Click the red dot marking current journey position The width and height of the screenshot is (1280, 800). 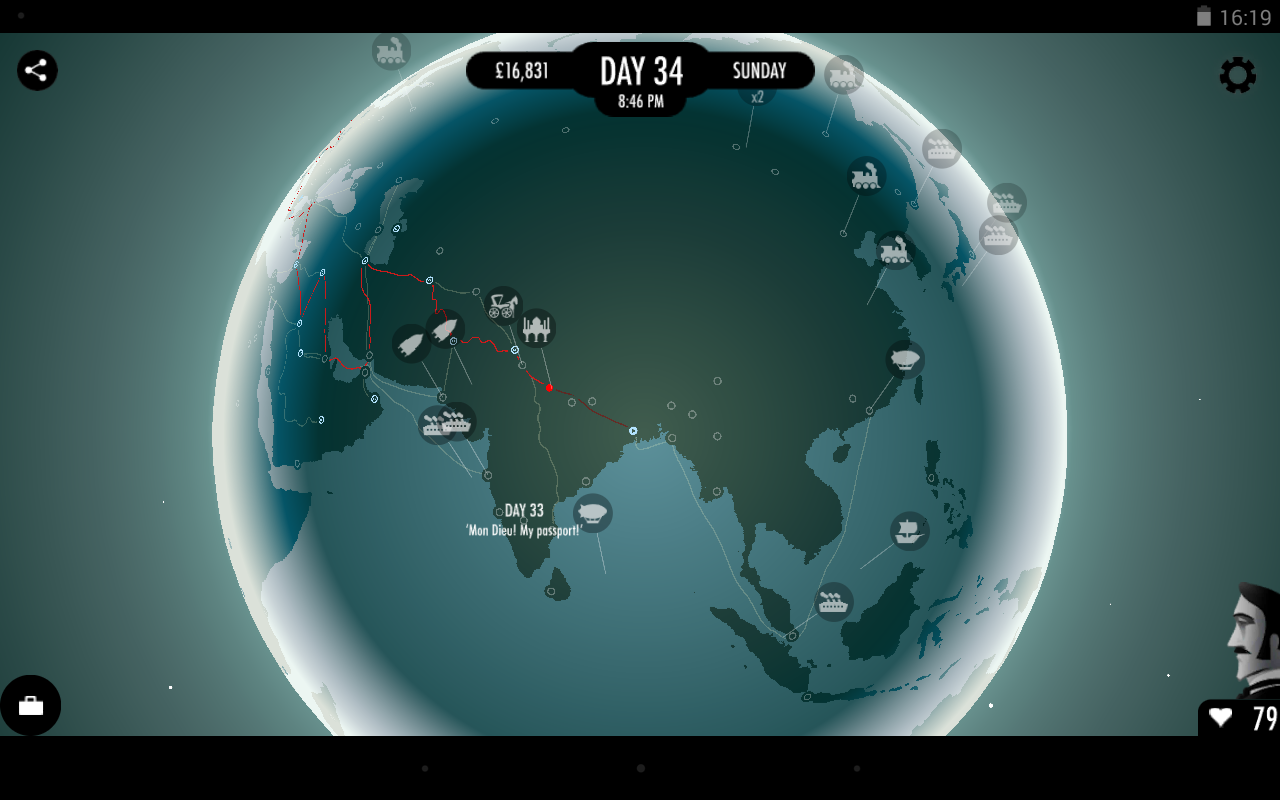548,388
